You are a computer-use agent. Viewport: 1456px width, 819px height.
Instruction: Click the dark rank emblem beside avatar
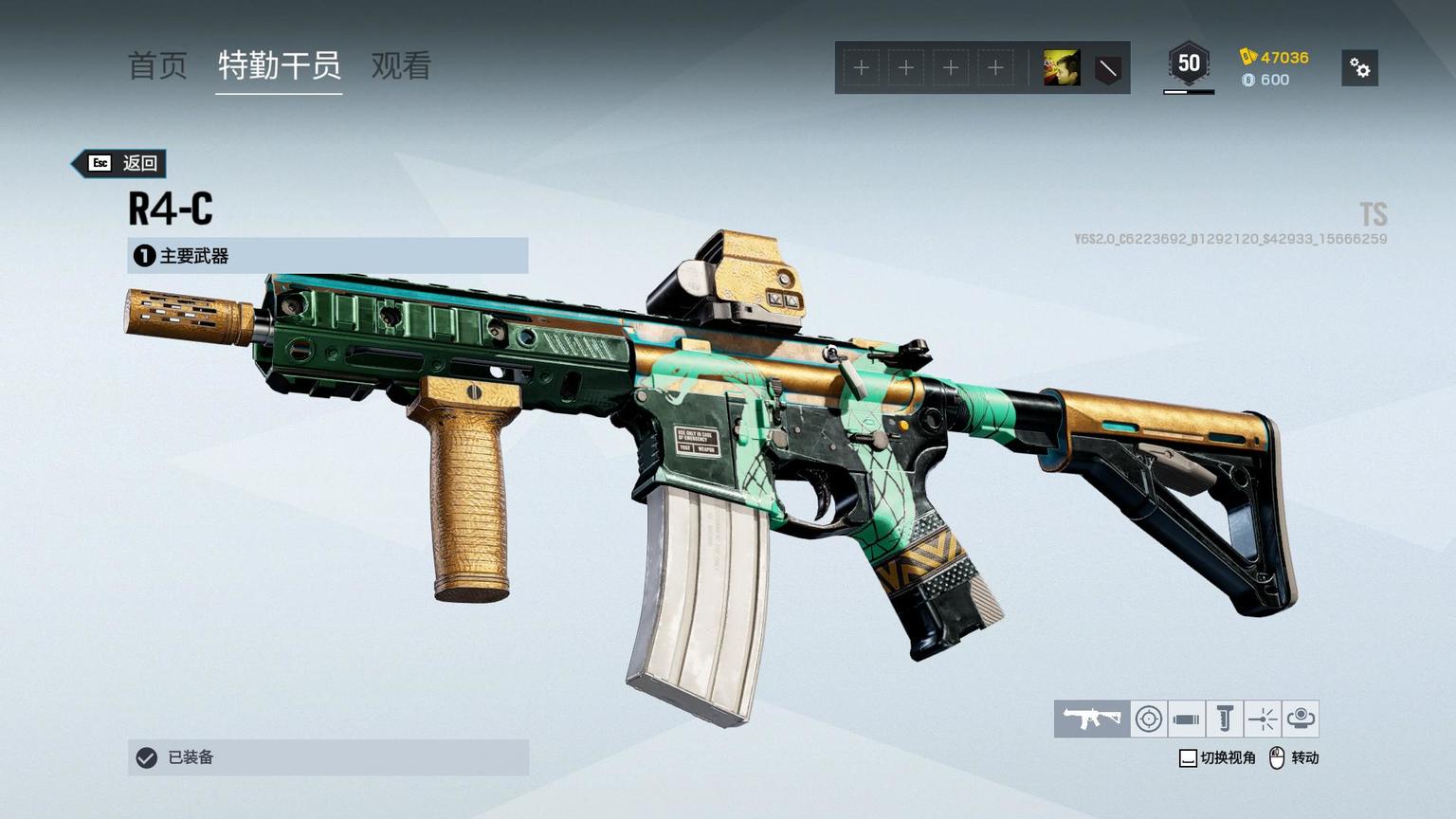1107,68
